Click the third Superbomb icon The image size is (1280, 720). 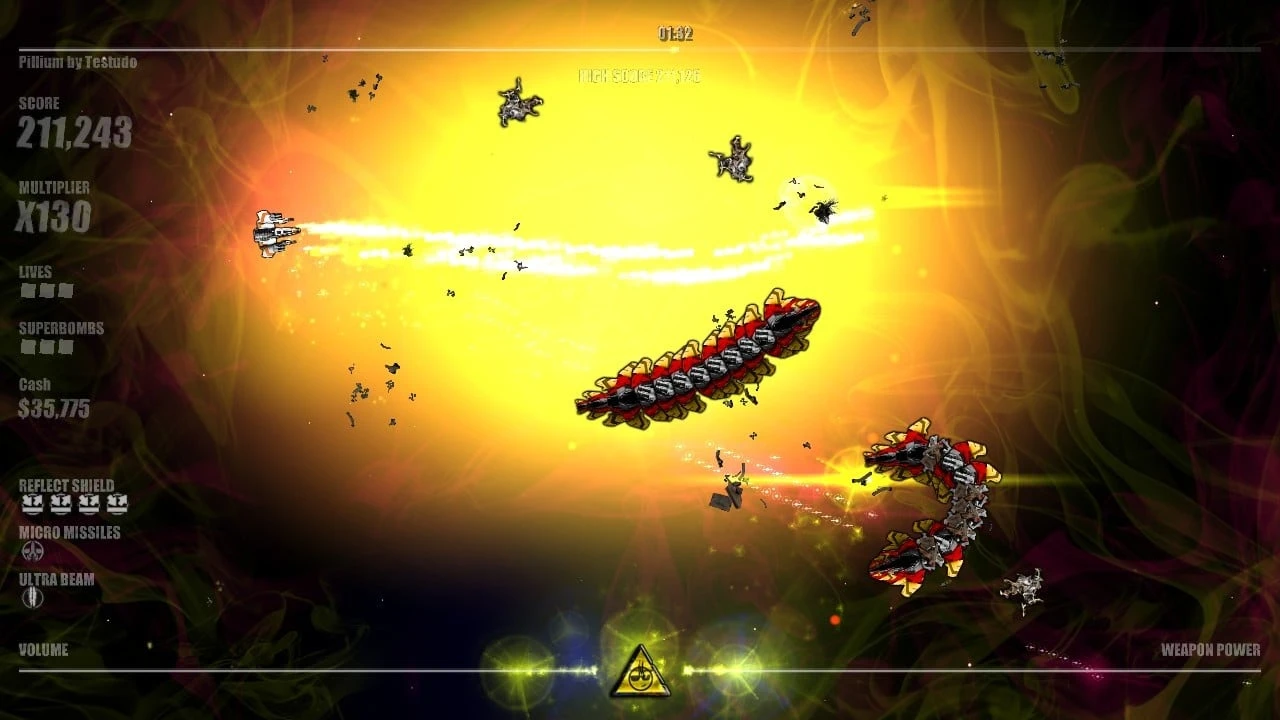pyautogui.click(x=64, y=344)
